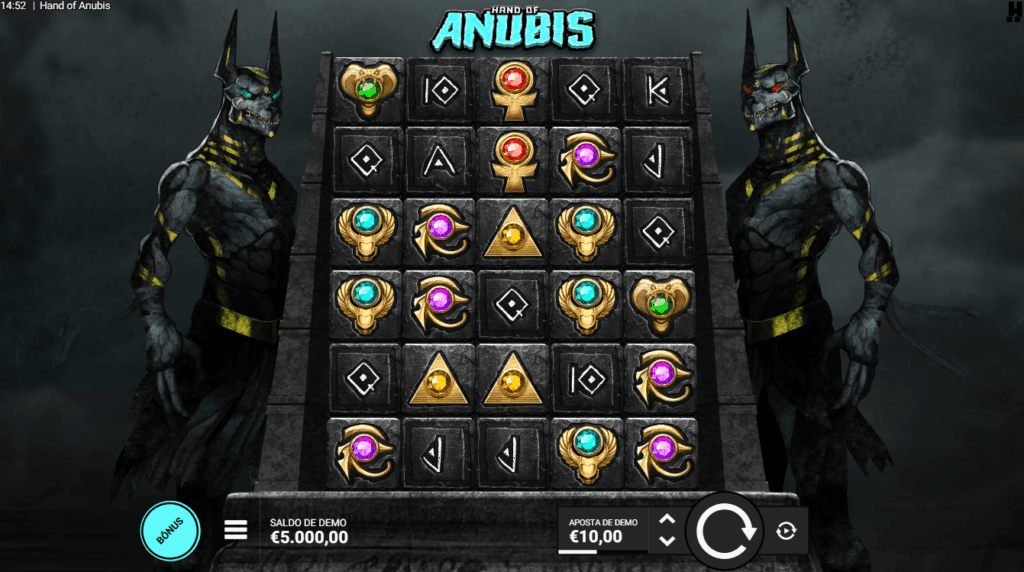Open the hamburger game menu

point(235,530)
